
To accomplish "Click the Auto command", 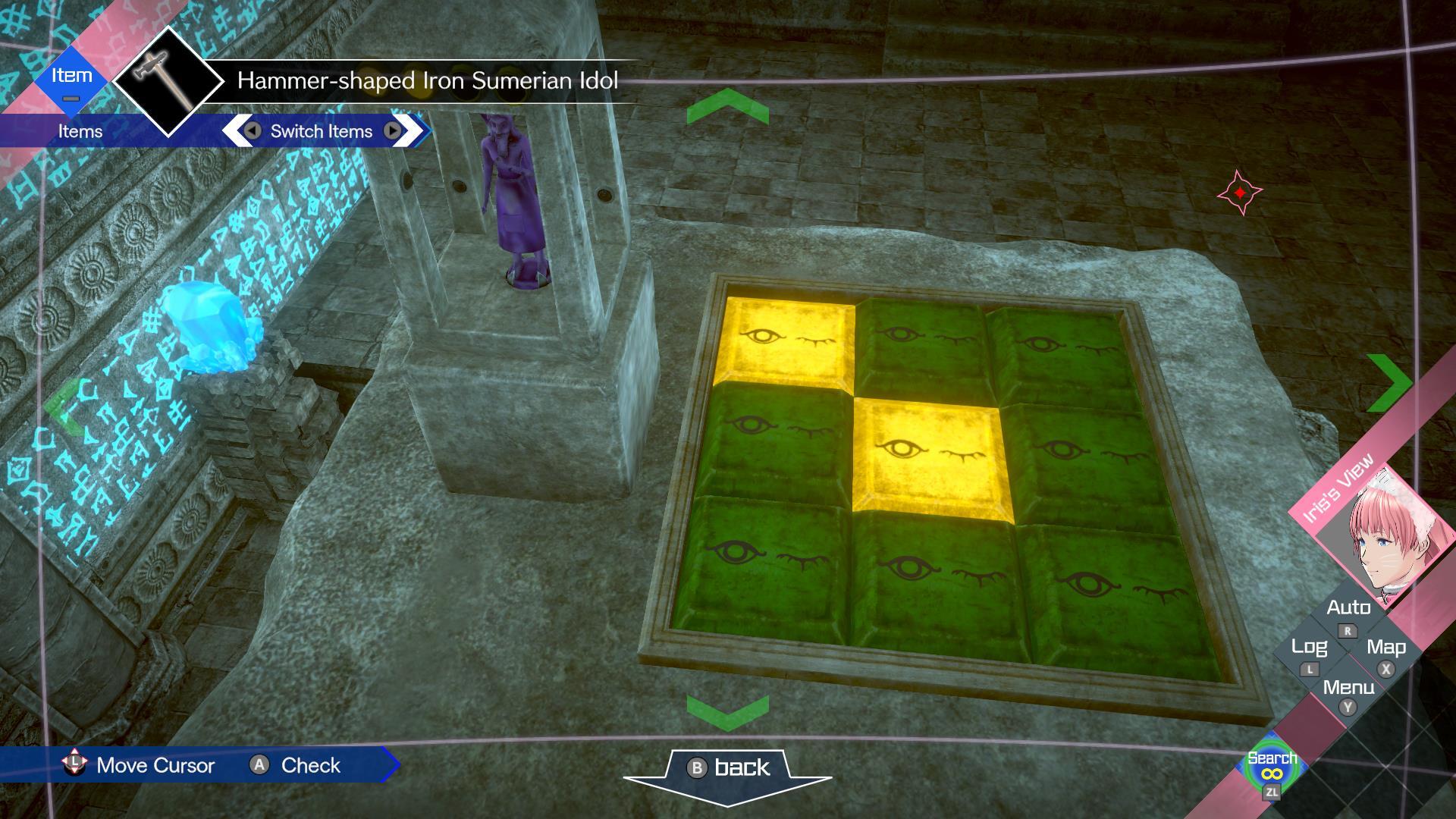I will pyautogui.click(x=1349, y=608).
